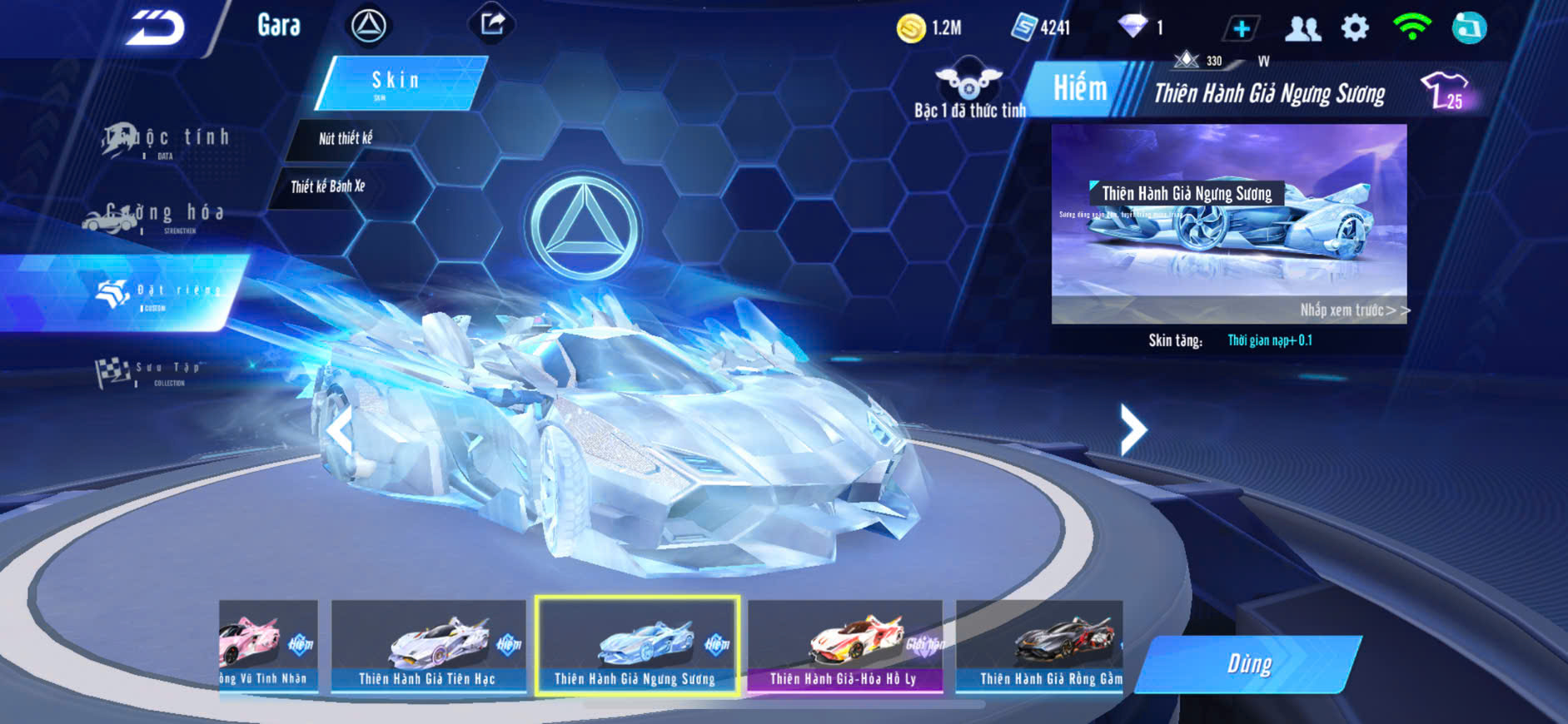Choose Thiết kế Bánh Xe option
This screenshot has height=724, width=1568.
328,186
